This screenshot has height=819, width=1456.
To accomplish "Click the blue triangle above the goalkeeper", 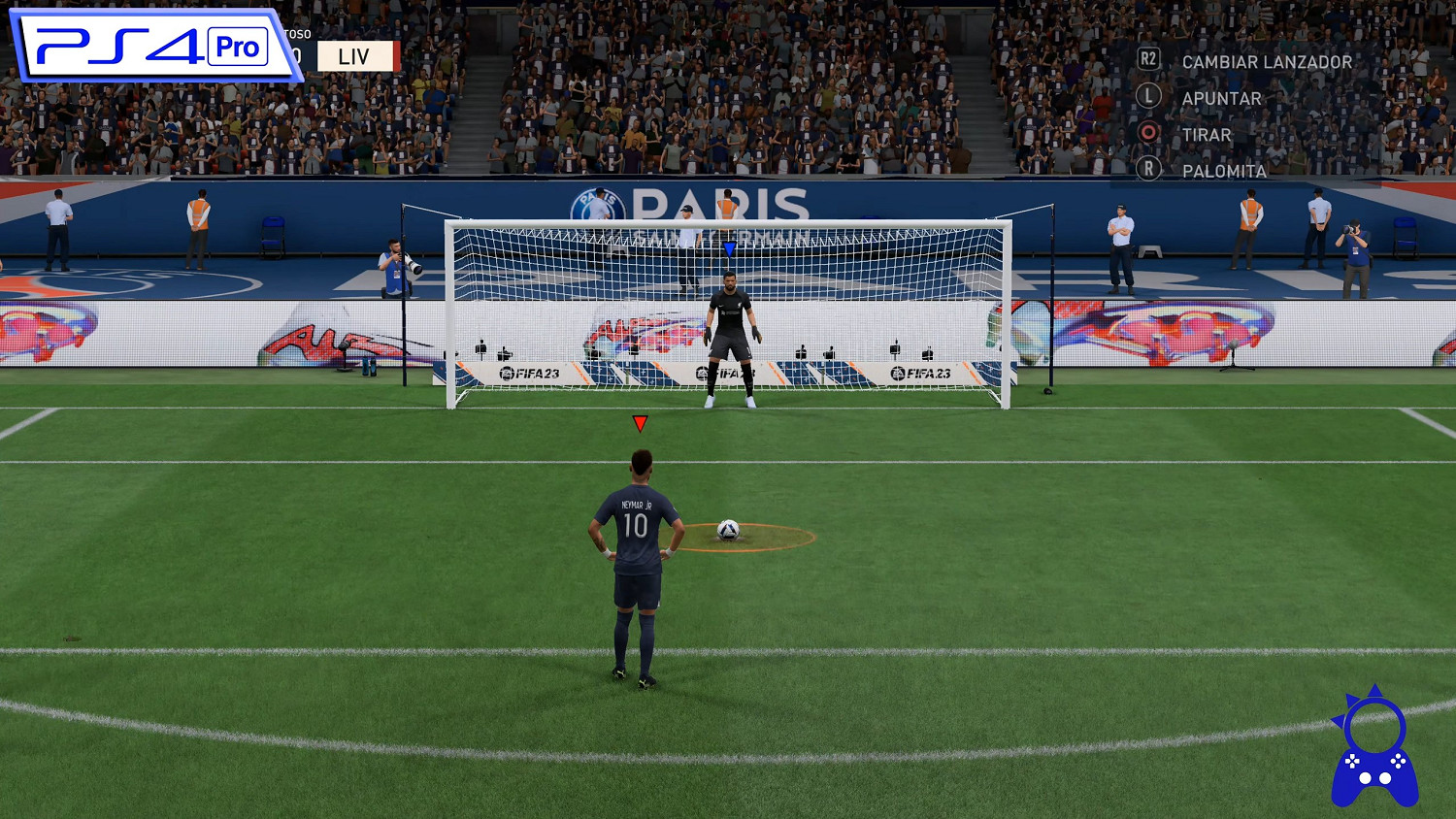I will coord(728,248).
